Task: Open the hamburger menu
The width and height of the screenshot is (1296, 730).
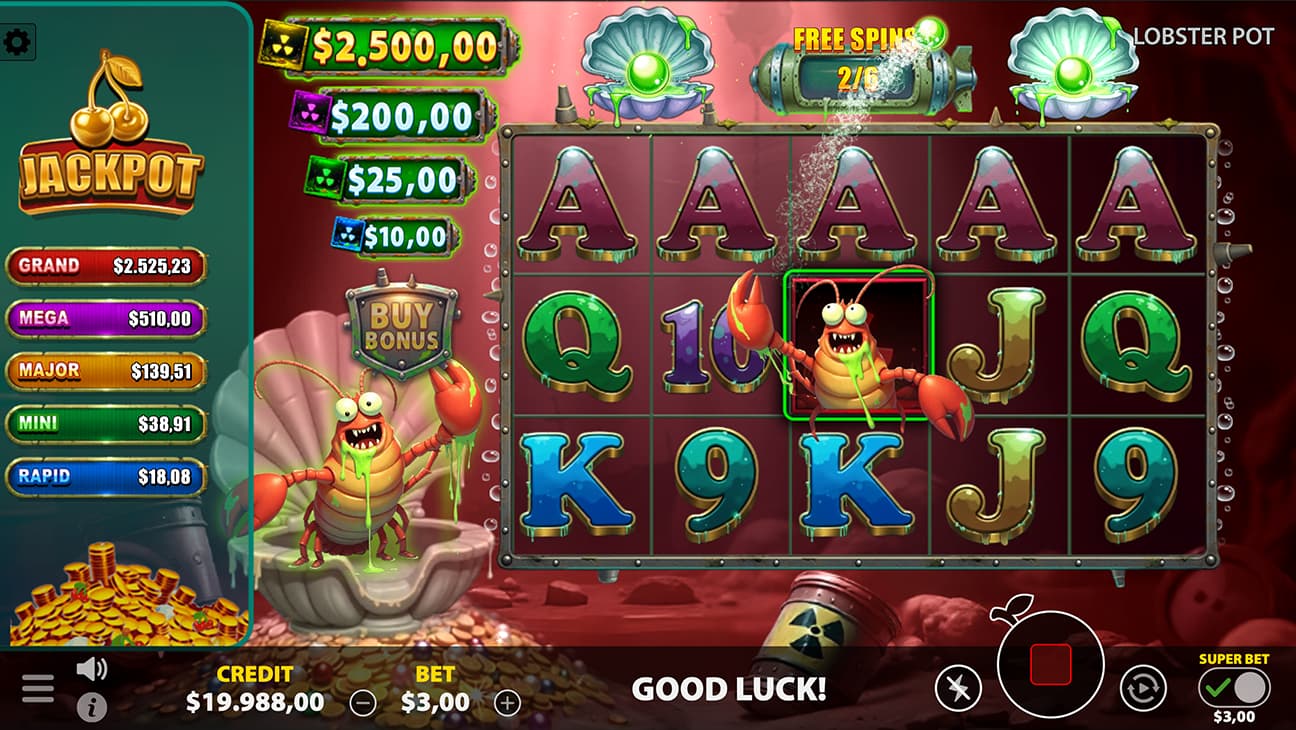Action: coord(38,688)
